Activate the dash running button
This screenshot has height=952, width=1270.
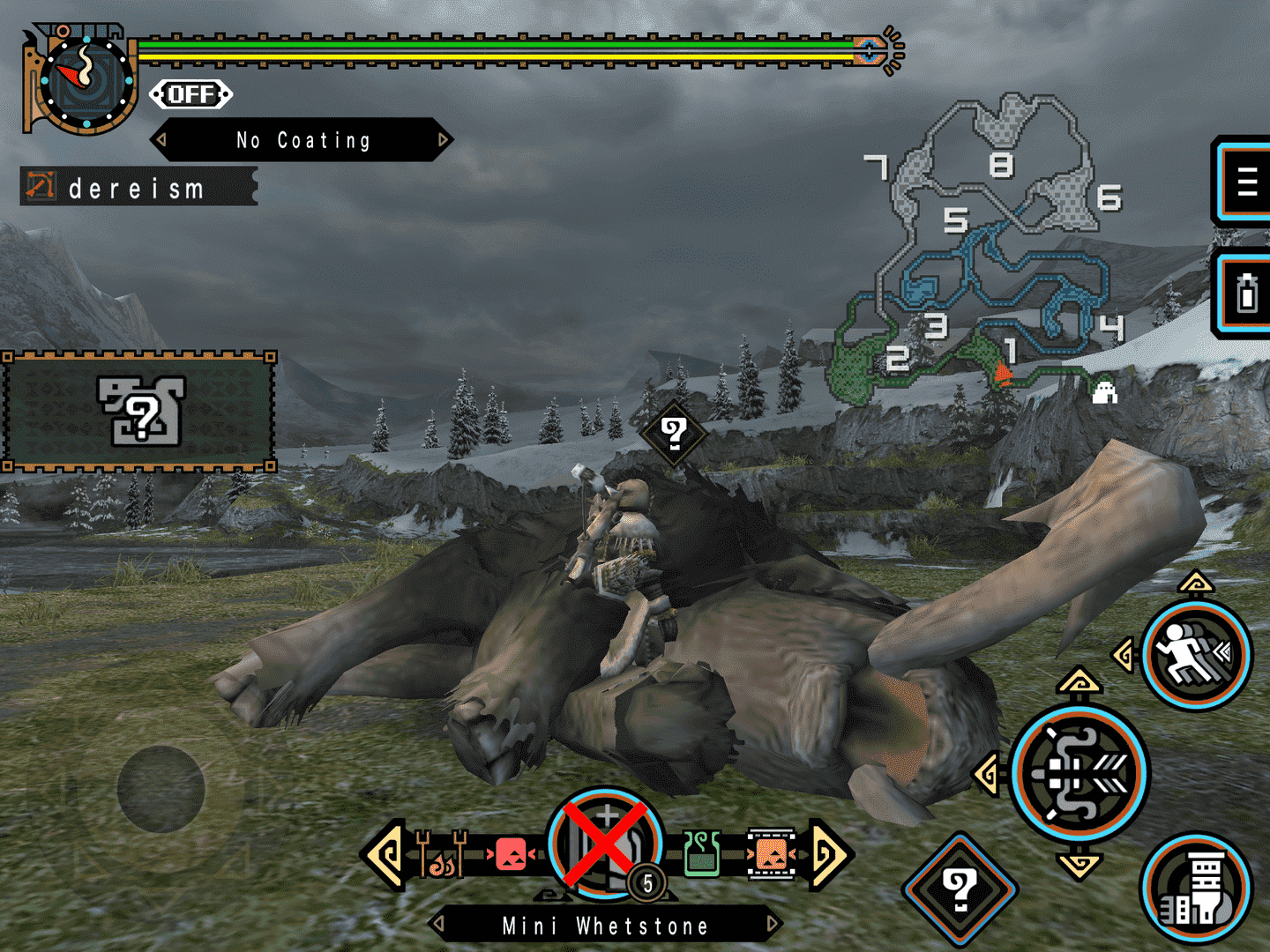tap(1195, 656)
